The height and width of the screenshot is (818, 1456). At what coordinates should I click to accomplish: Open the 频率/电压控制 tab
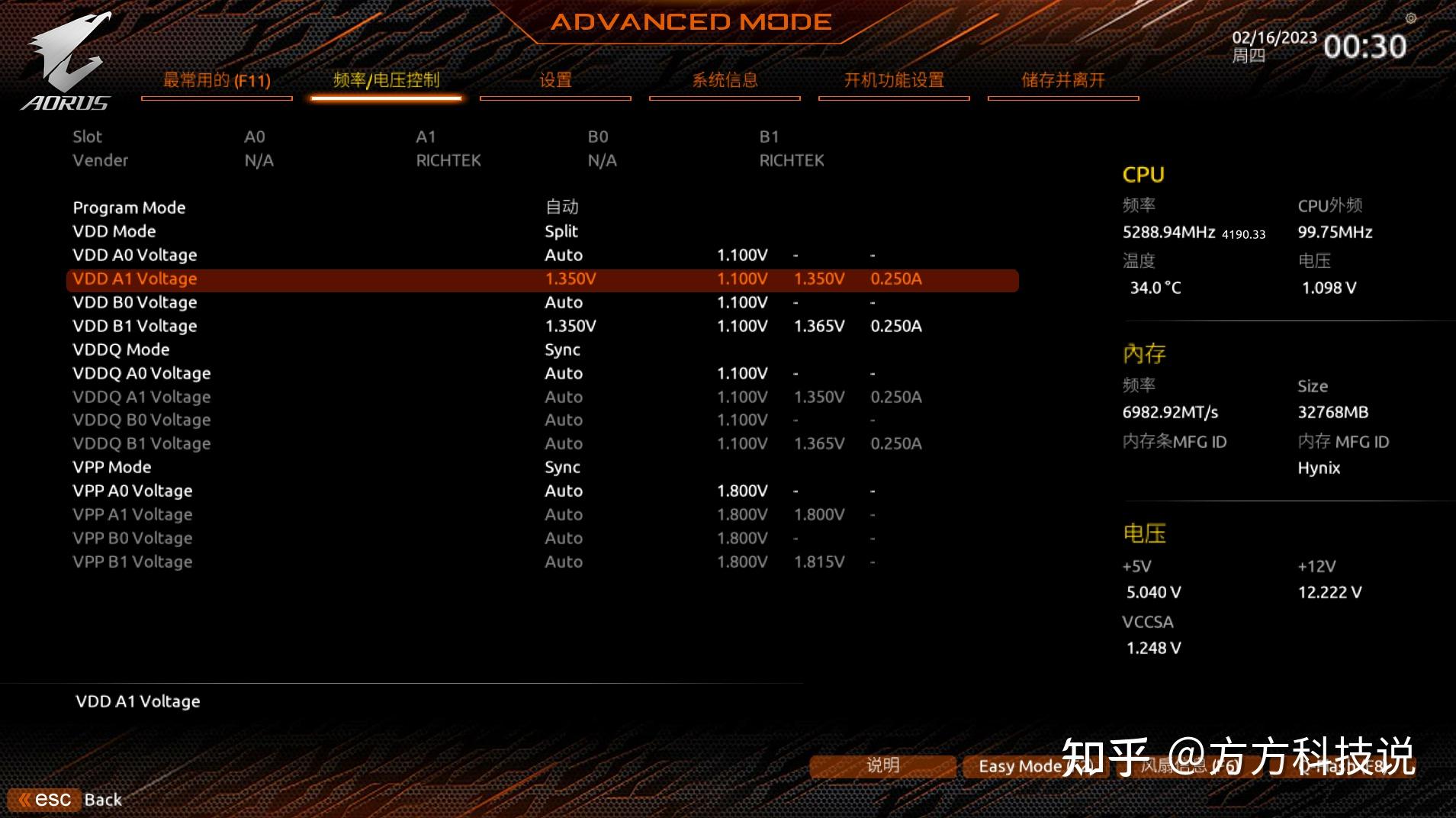pyautogui.click(x=386, y=81)
